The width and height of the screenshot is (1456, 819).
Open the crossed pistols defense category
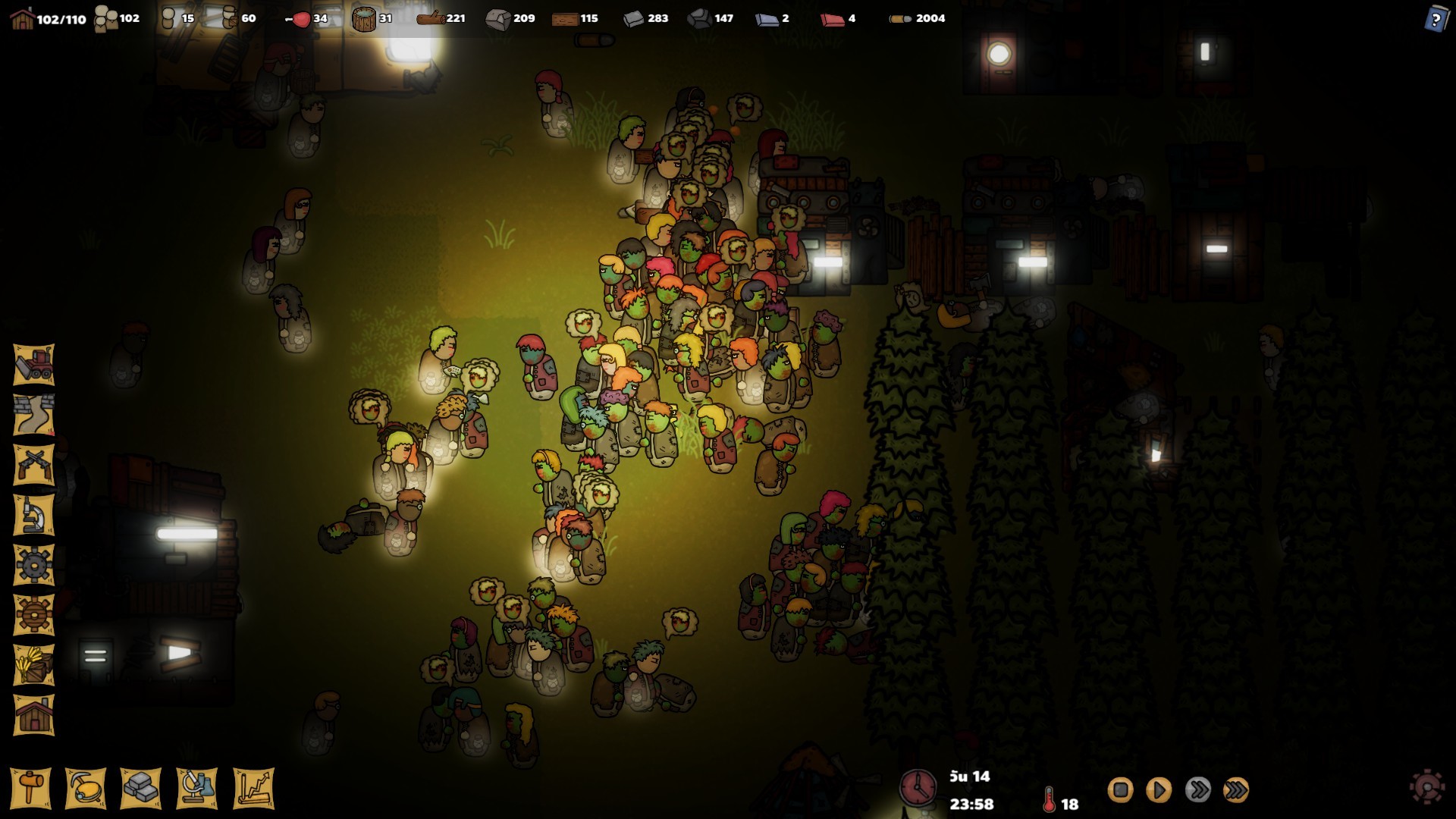[34, 464]
